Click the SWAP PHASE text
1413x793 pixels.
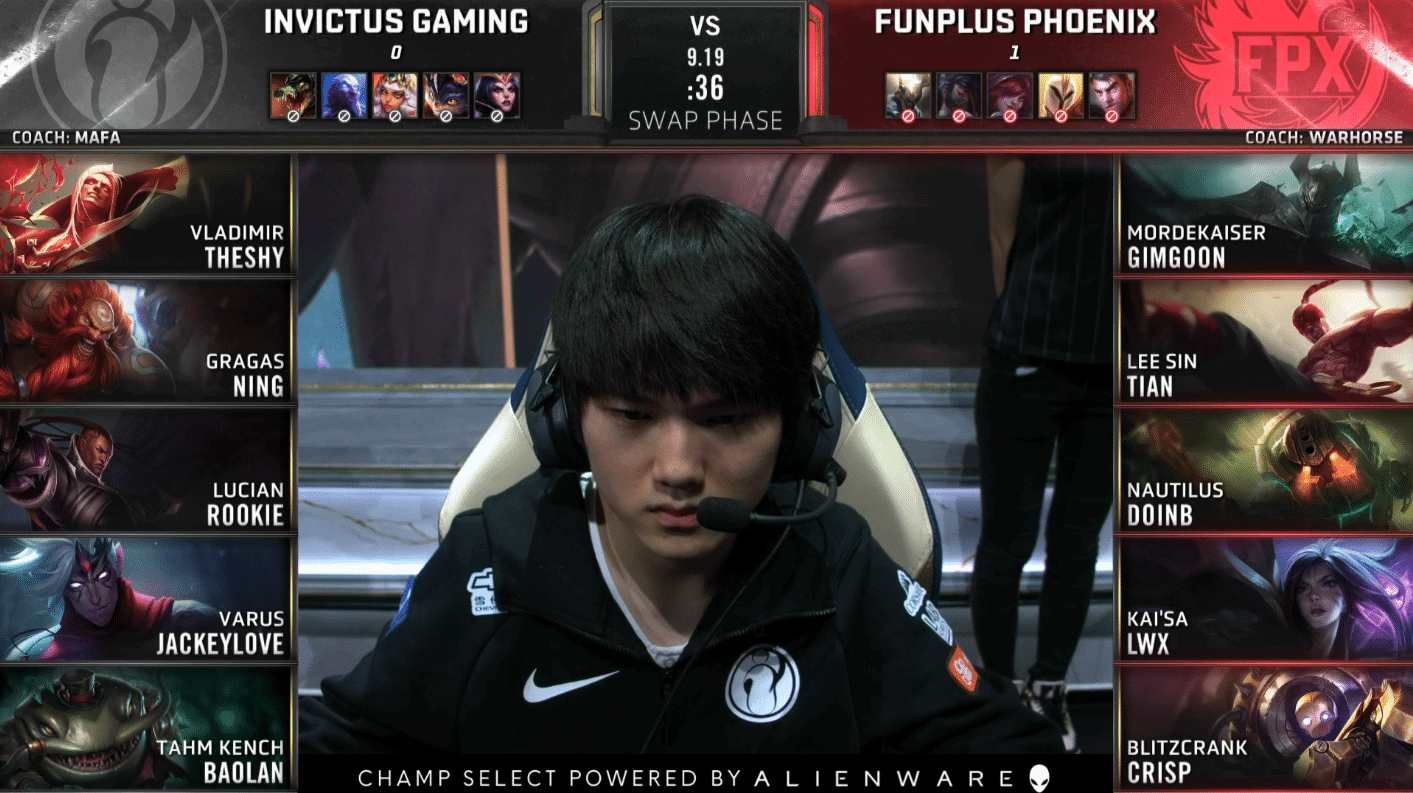[704, 120]
